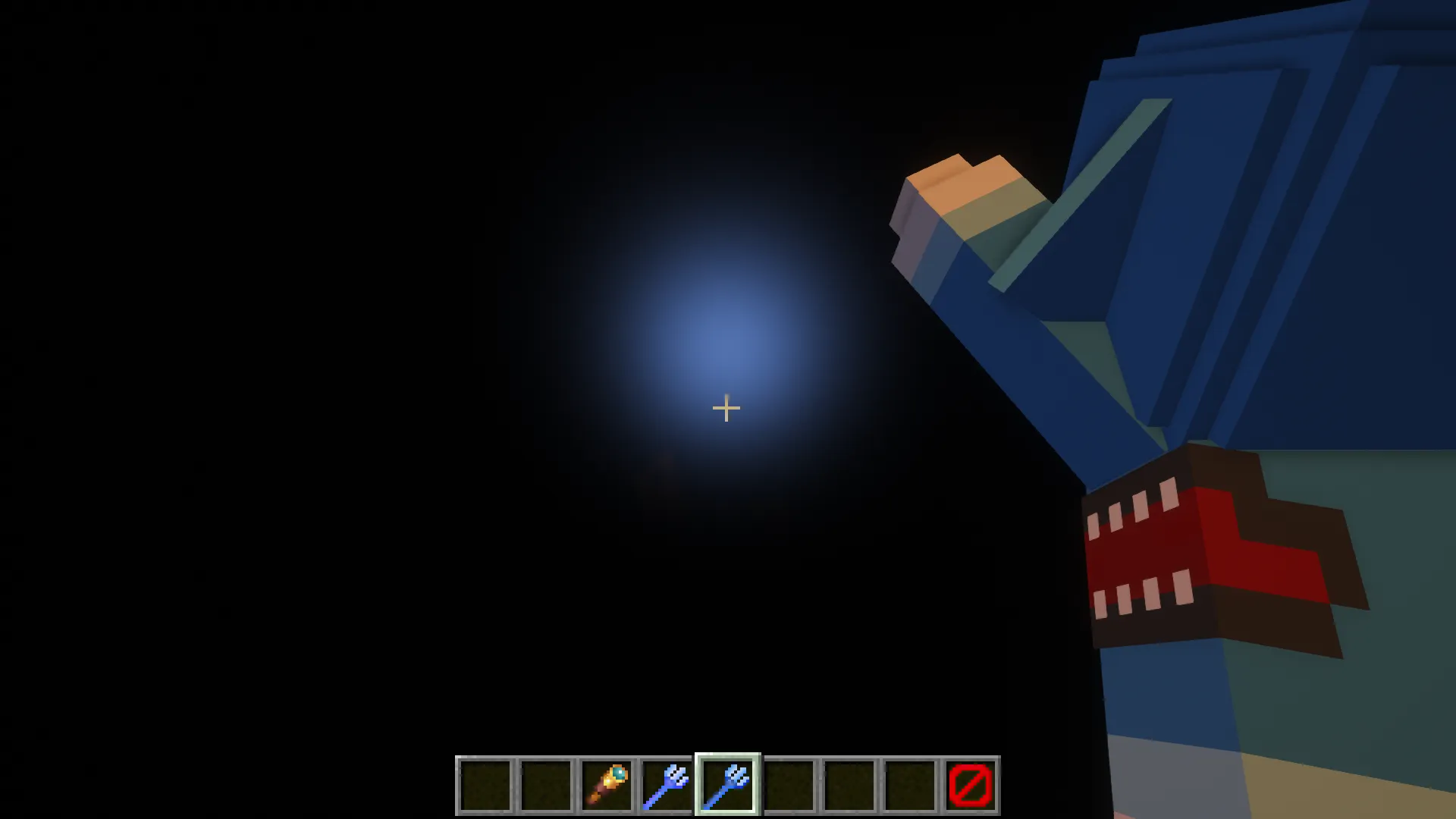This screenshot has width=1456, height=819.
Task: Click the crosshair at screen center
Action: coord(726,409)
